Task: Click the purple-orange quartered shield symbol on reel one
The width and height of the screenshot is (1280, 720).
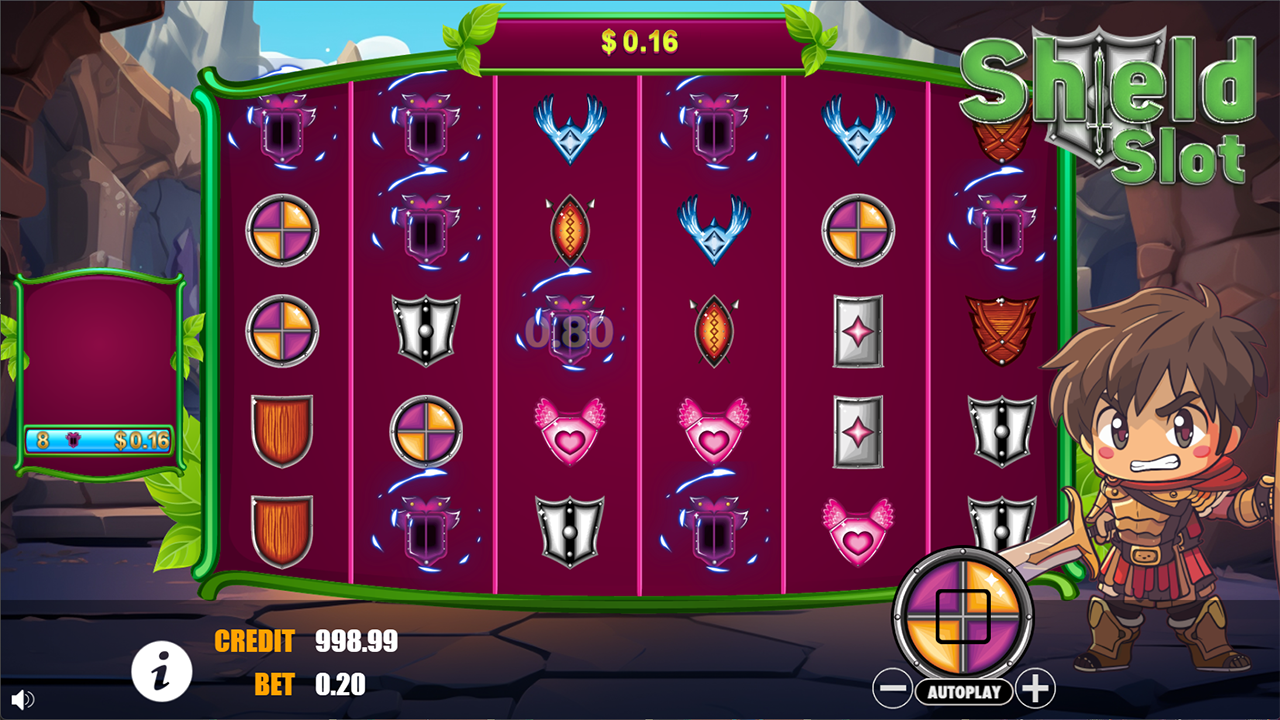Action: [x=281, y=231]
